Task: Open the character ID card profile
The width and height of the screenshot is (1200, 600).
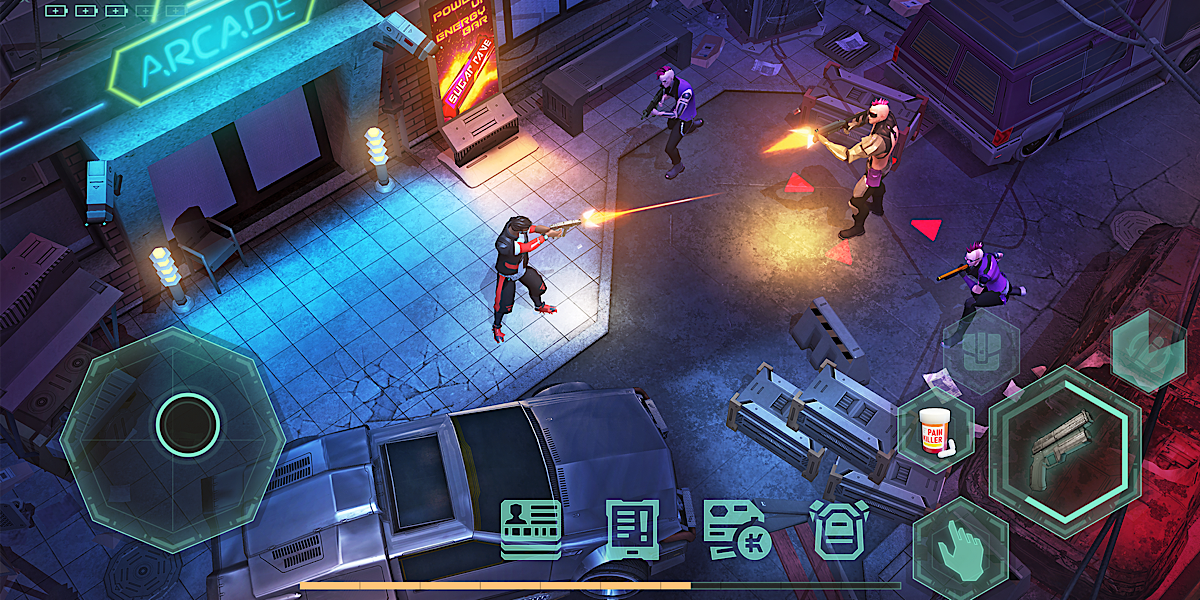Action: [x=531, y=528]
